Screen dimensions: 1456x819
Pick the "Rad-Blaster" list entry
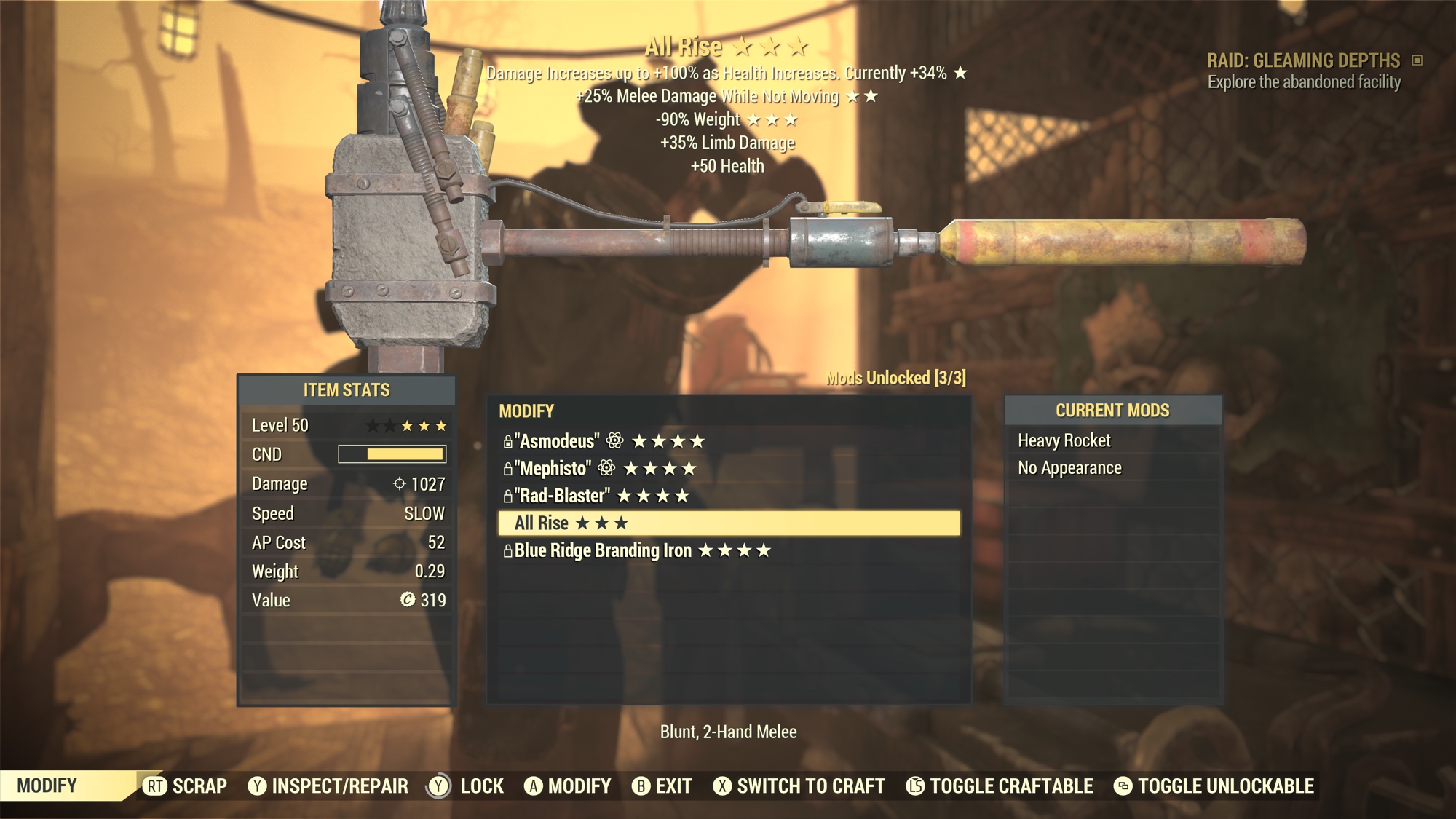596,496
